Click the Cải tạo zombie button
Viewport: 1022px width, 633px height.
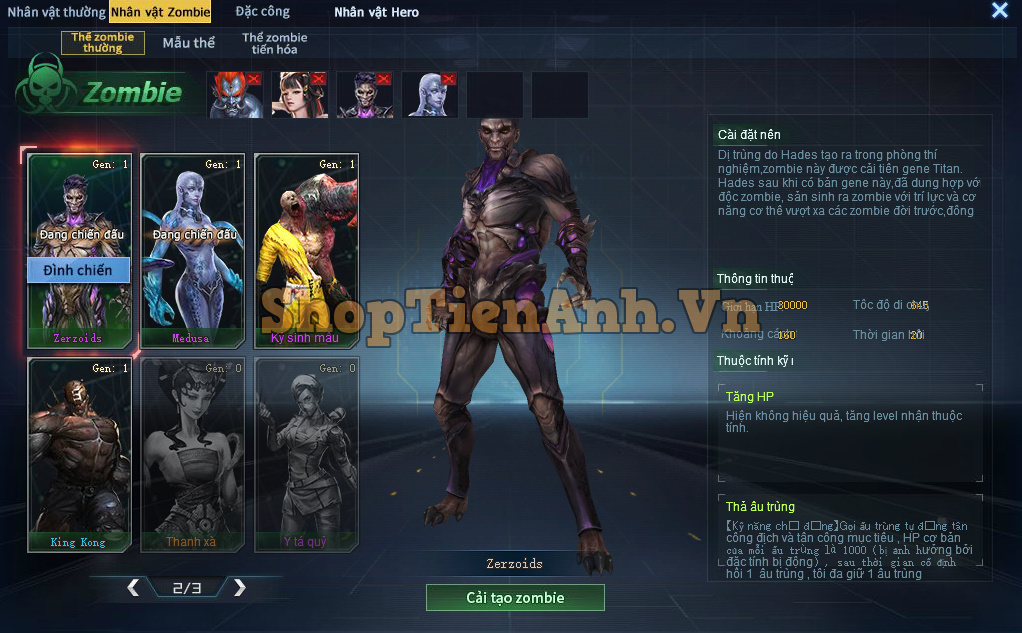515,598
